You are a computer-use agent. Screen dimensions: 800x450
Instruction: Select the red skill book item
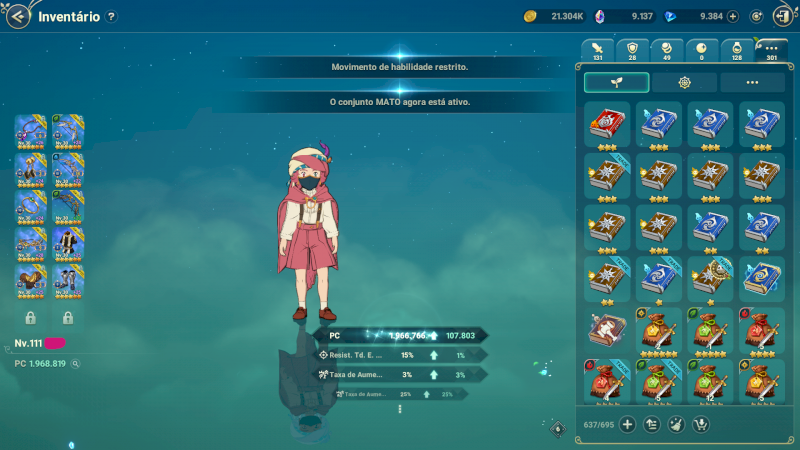606,124
